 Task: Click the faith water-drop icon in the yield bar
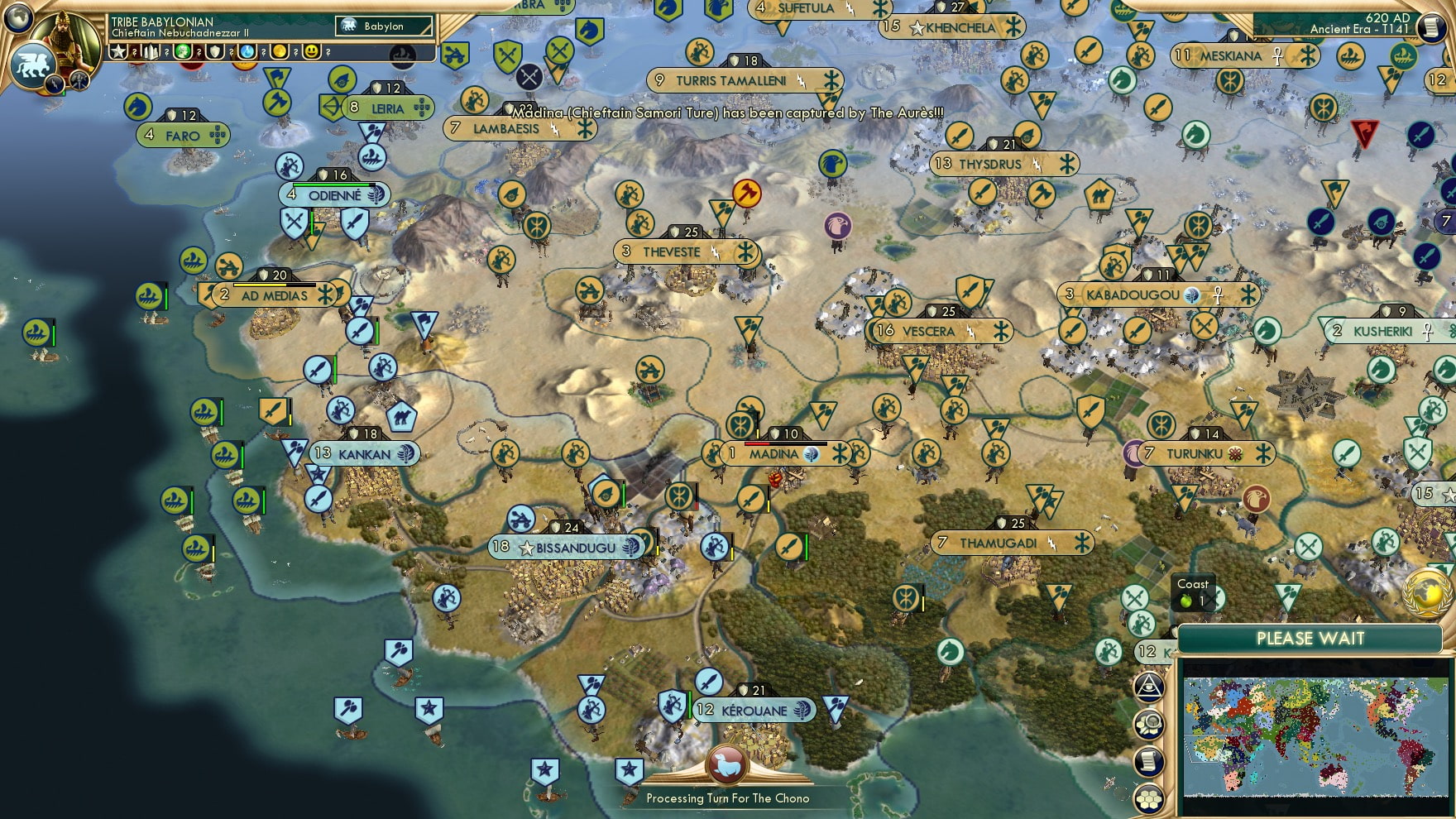(248, 52)
